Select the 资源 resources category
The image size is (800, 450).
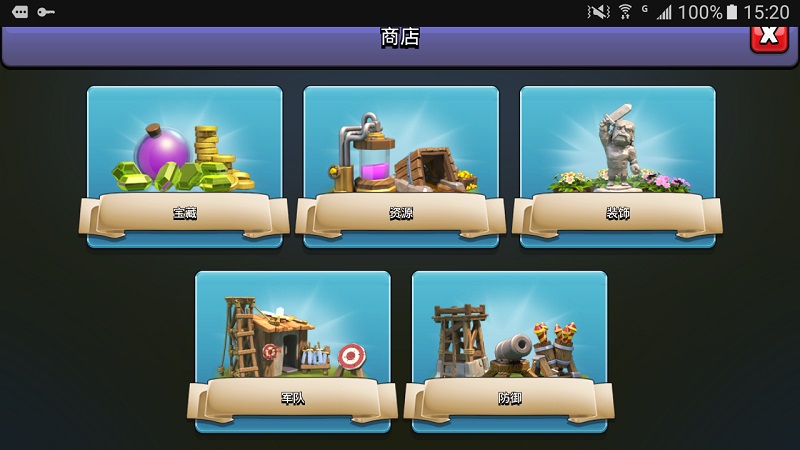tap(401, 166)
